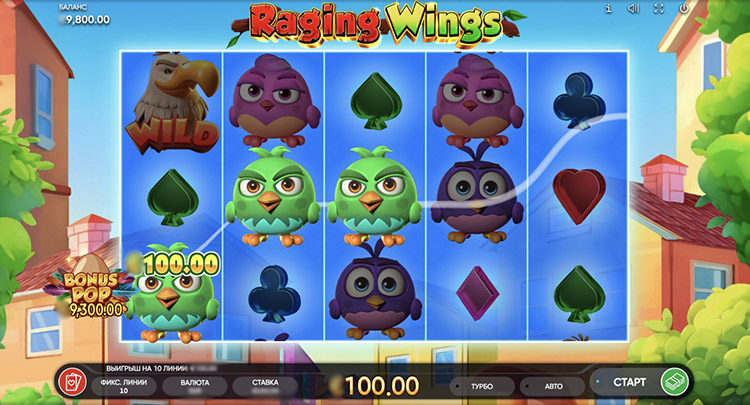750x405 pixels.
Task: Open the red card gamble button
Action: pos(72,381)
